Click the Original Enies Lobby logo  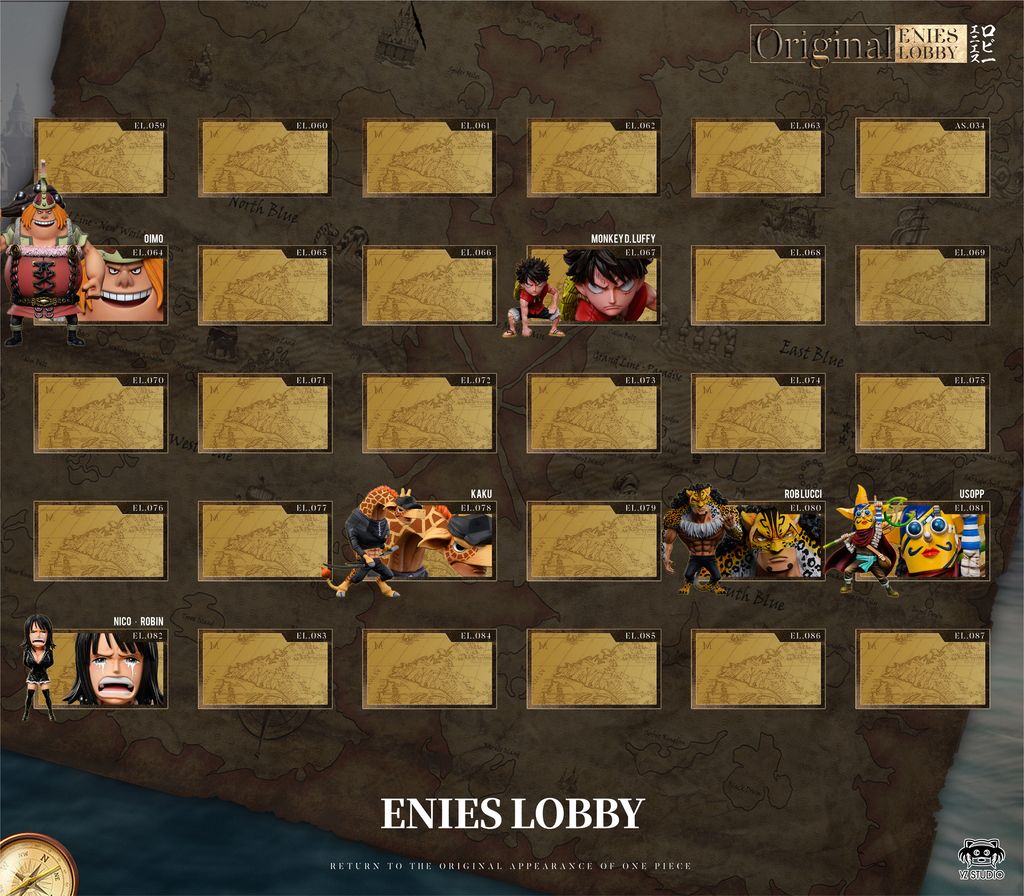858,44
